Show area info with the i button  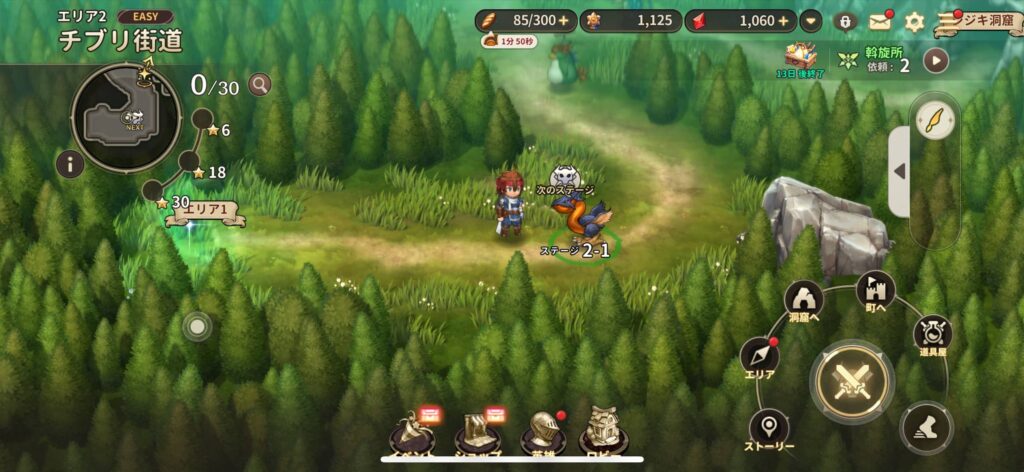[x=69, y=165]
